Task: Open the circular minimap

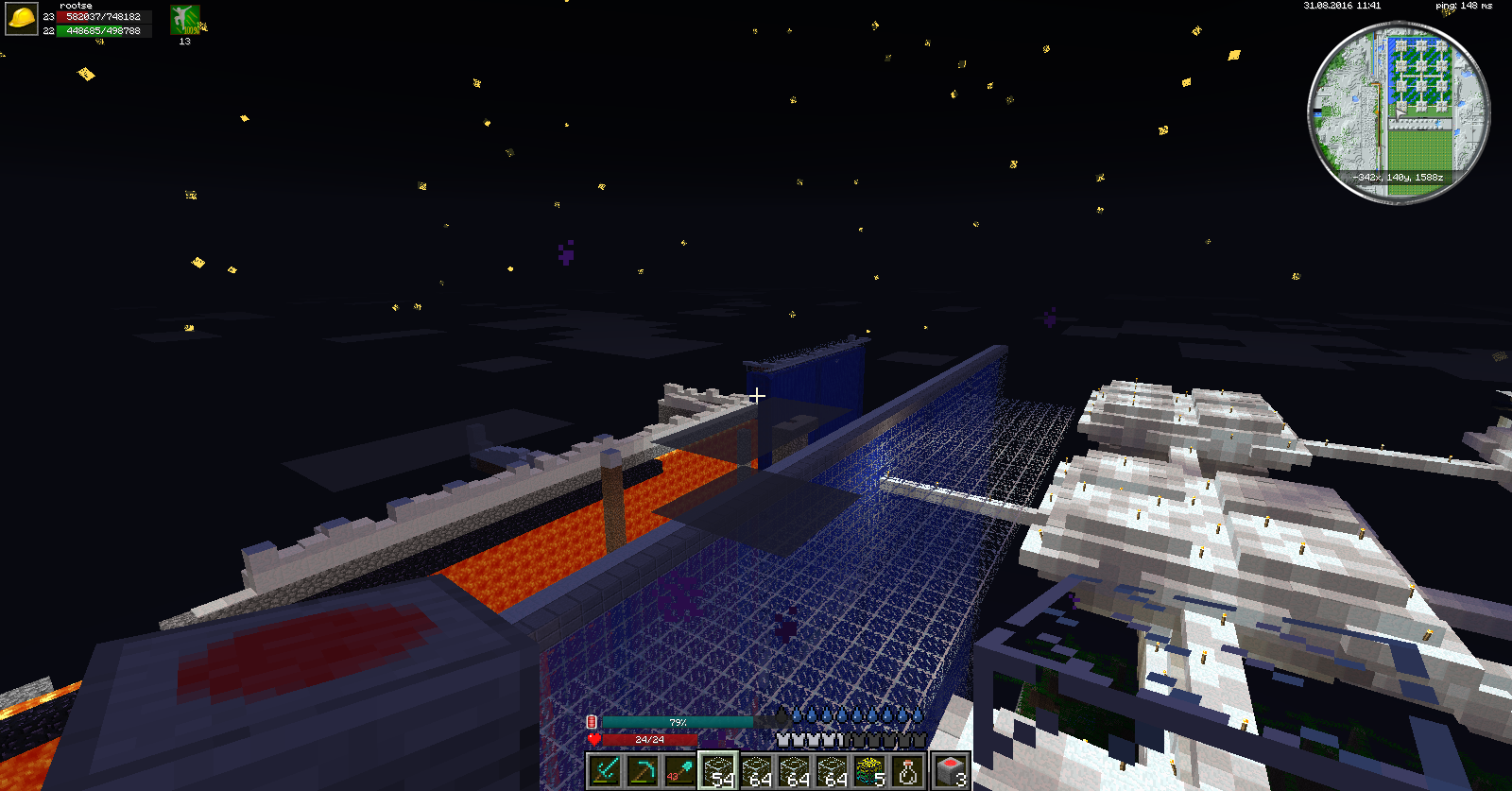Action: [1399, 113]
